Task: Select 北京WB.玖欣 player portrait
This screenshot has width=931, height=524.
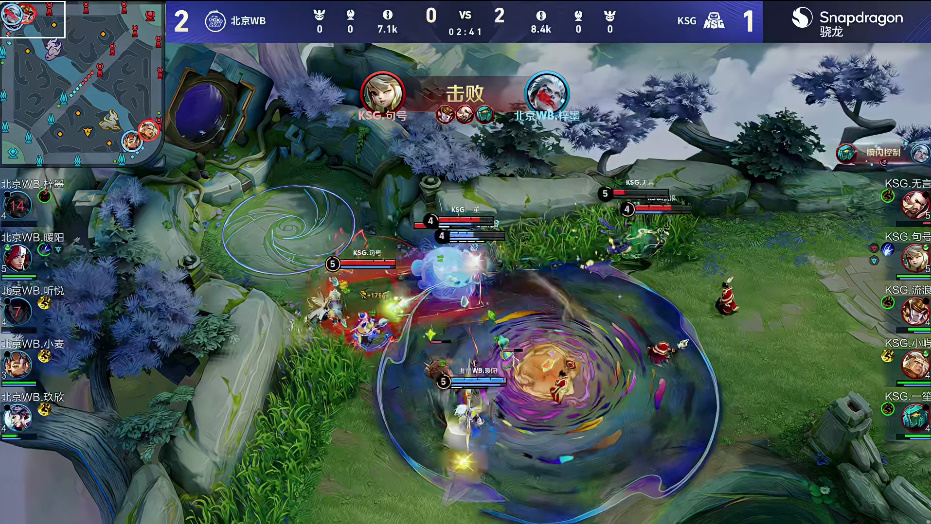Action: [17, 417]
